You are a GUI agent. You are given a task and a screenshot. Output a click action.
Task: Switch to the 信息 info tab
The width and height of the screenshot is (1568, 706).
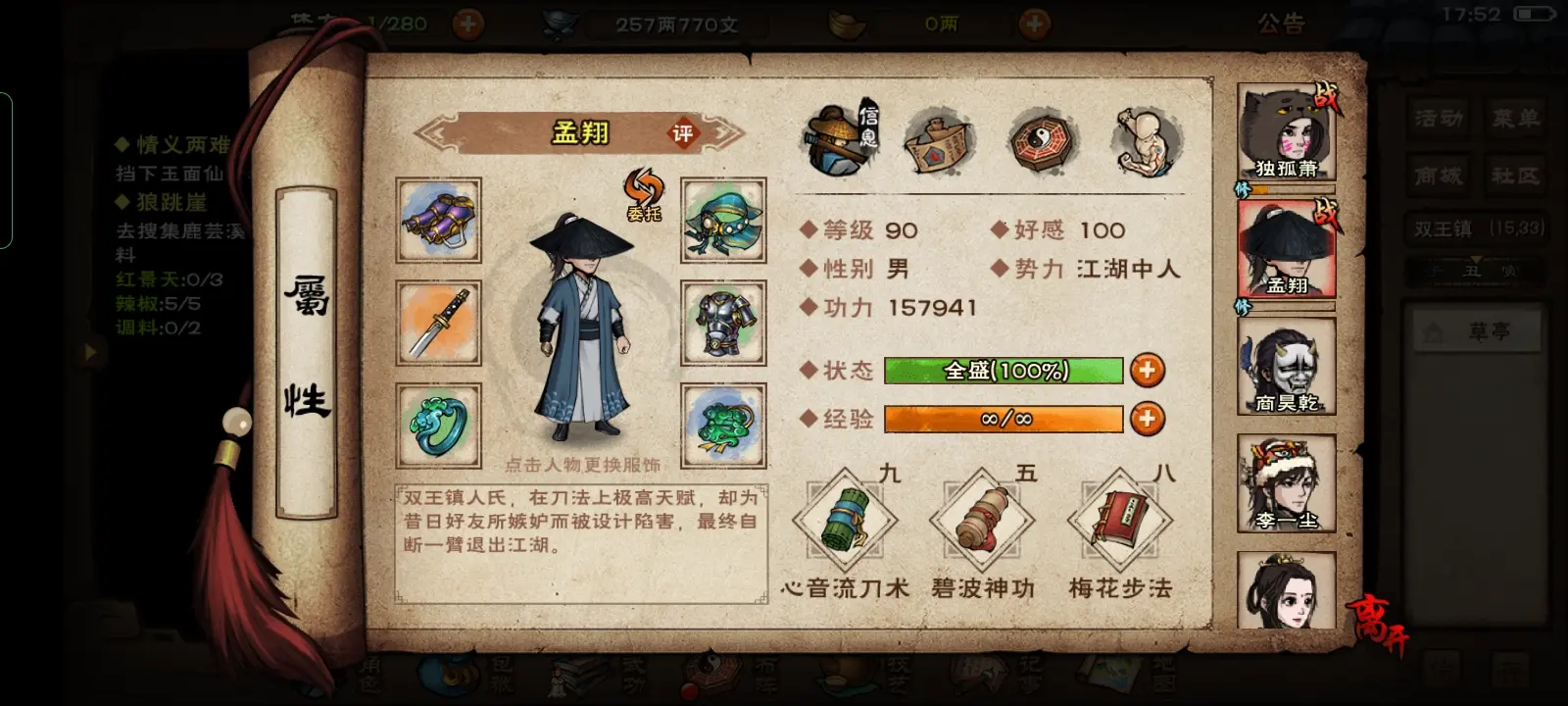(x=839, y=141)
